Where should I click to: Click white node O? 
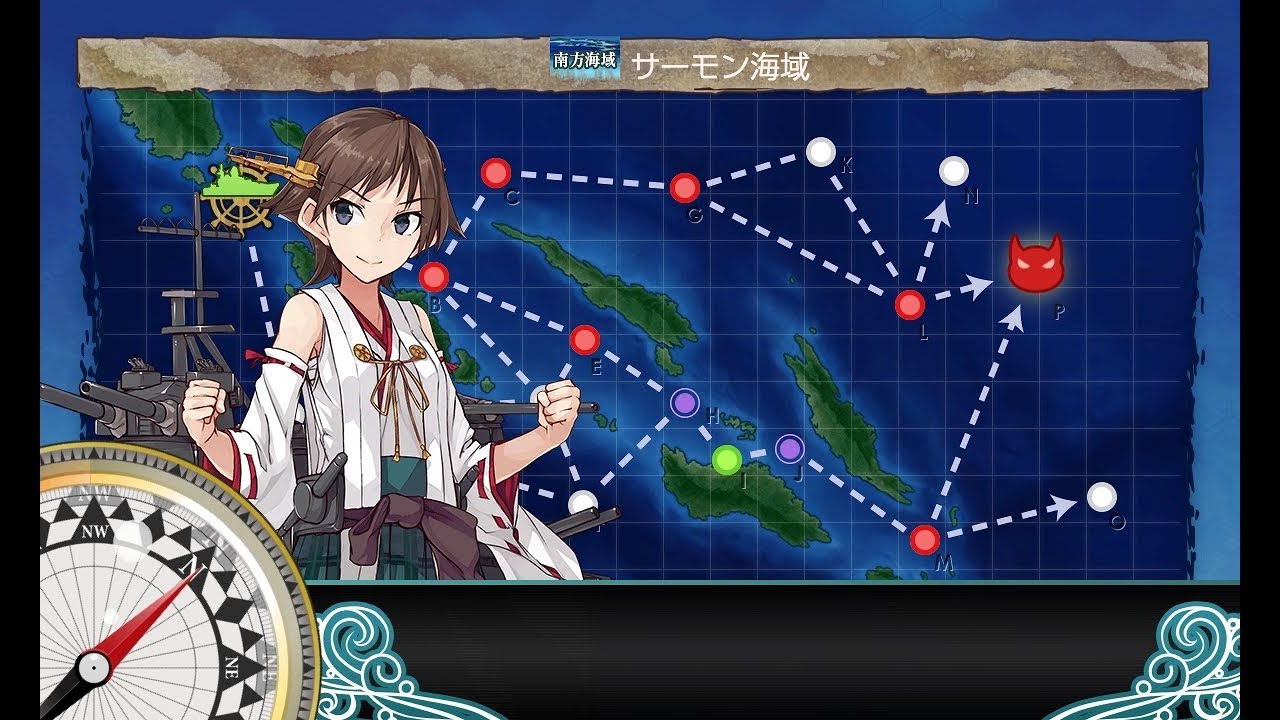[1101, 496]
